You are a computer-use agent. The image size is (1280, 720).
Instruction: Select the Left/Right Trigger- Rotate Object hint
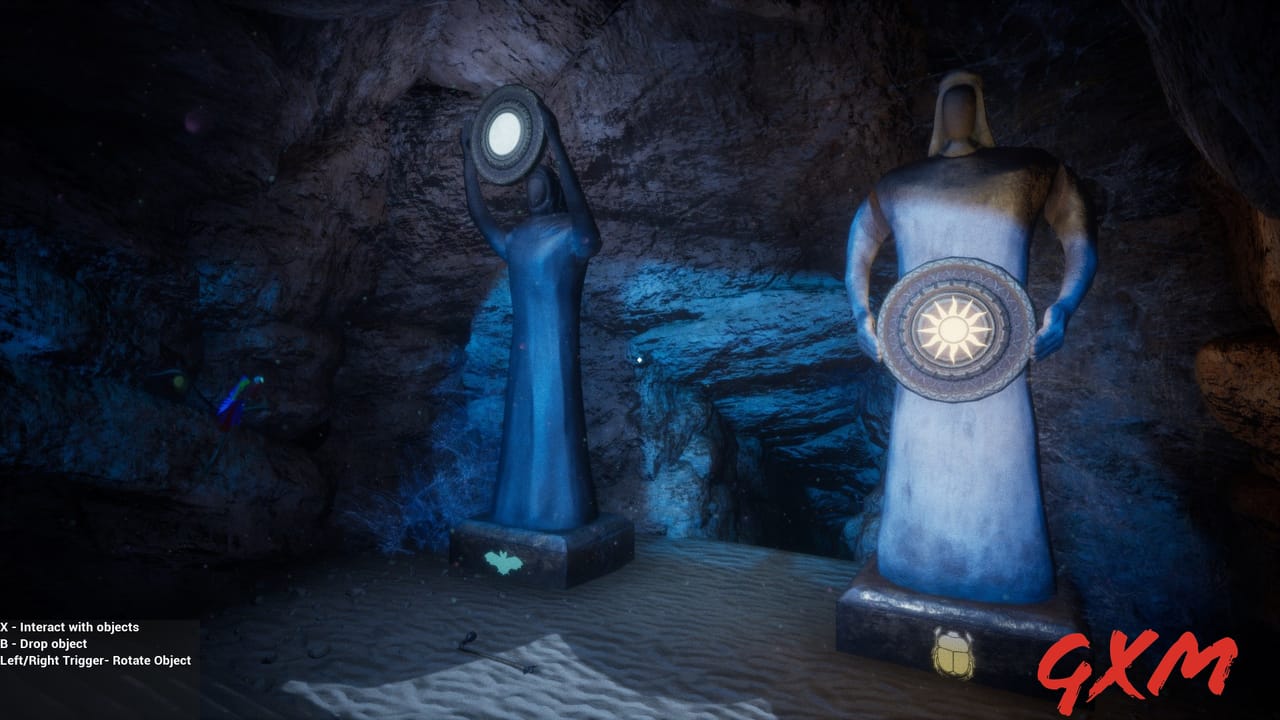tap(95, 661)
